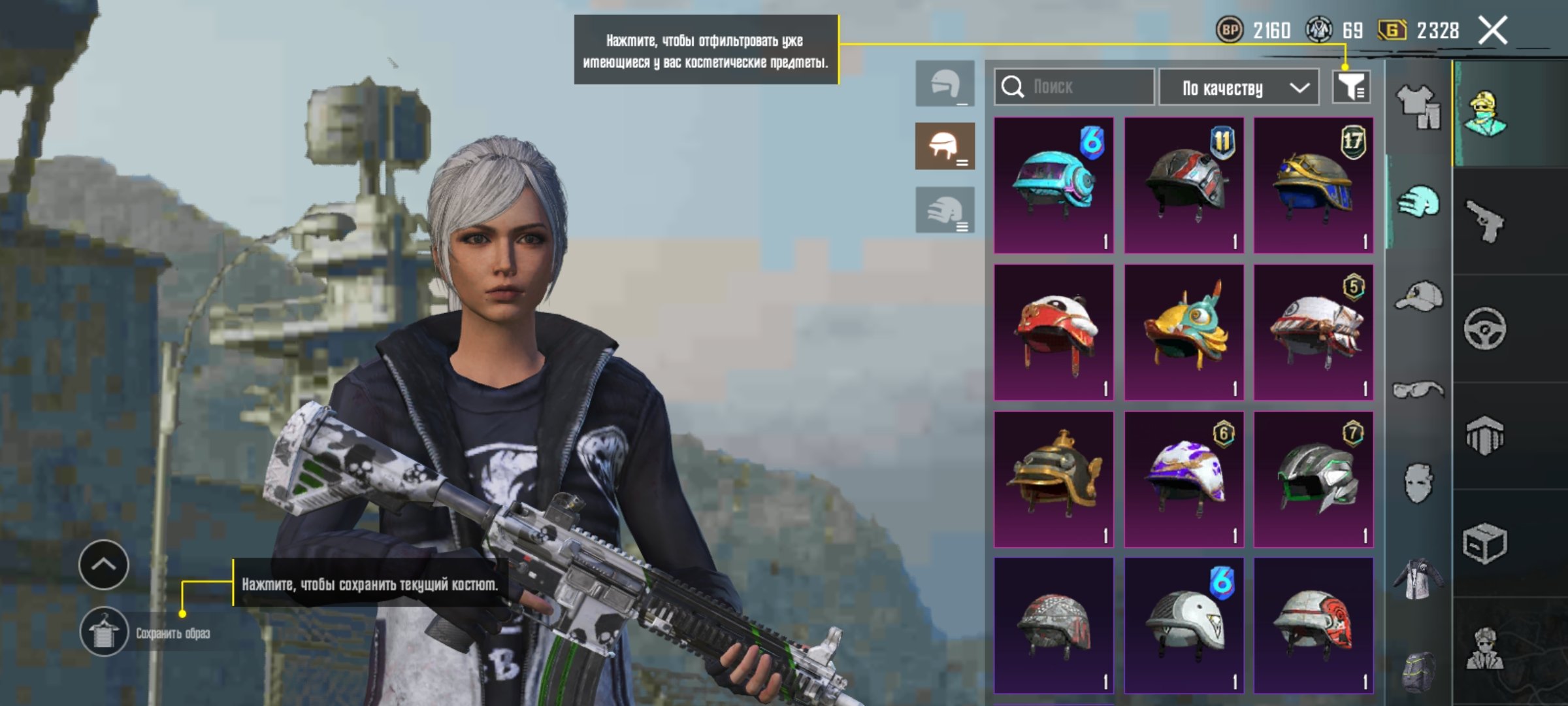Open the glasses category
1568x706 pixels.
tap(1418, 390)
